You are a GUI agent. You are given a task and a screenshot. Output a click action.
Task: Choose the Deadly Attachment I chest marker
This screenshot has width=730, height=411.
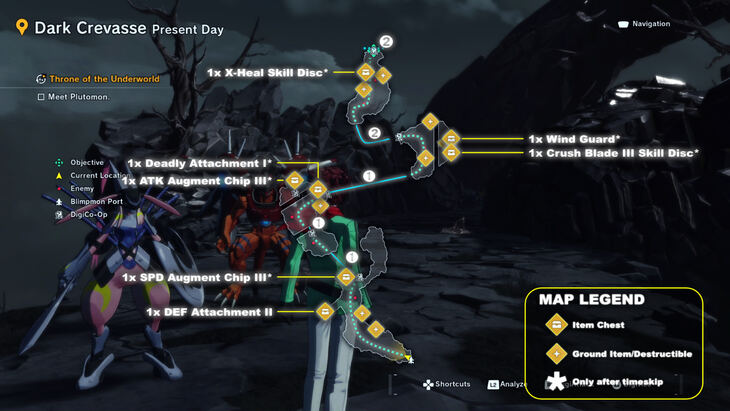[x=318, y=188]
